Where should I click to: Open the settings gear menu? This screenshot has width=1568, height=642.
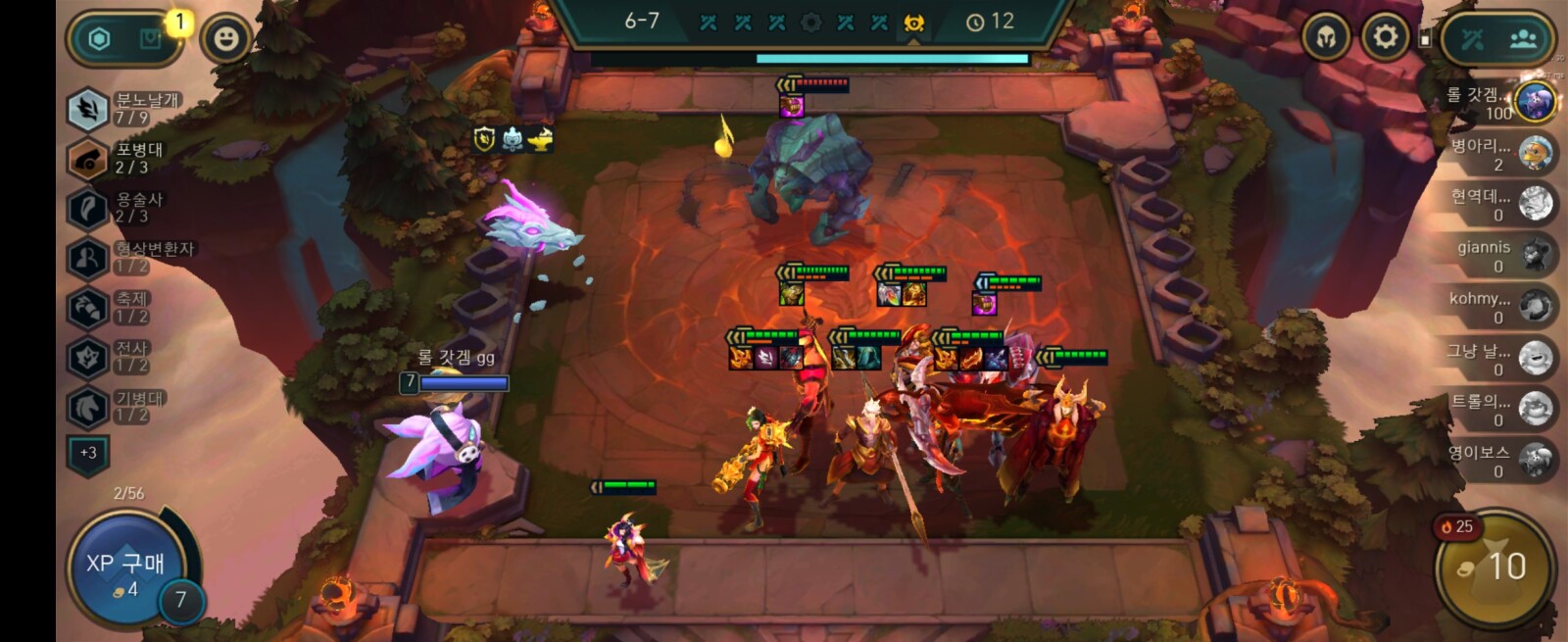[x=1385, y=38]
